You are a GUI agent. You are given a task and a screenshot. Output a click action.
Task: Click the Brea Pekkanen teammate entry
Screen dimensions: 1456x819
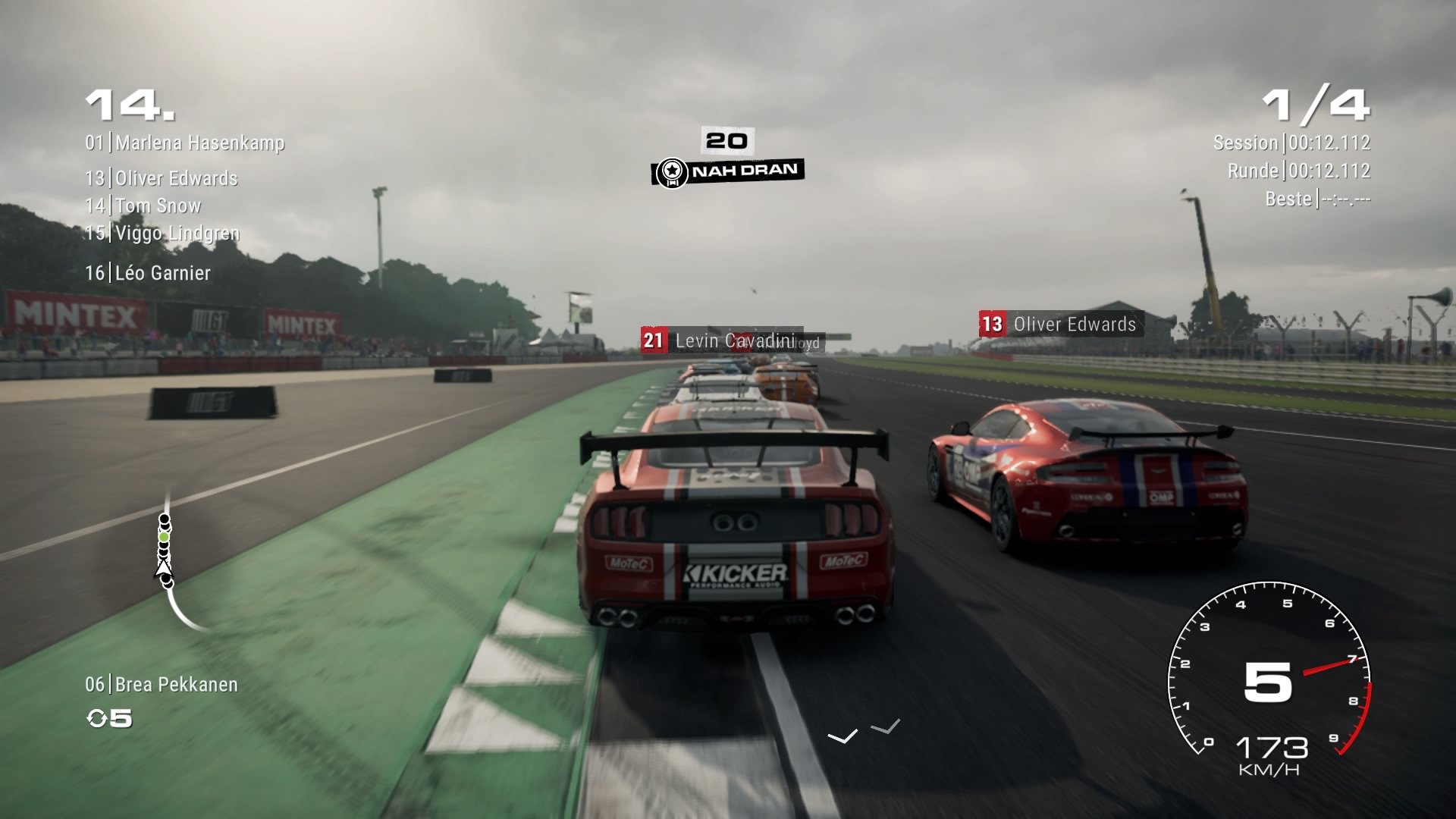click(162, 685)
